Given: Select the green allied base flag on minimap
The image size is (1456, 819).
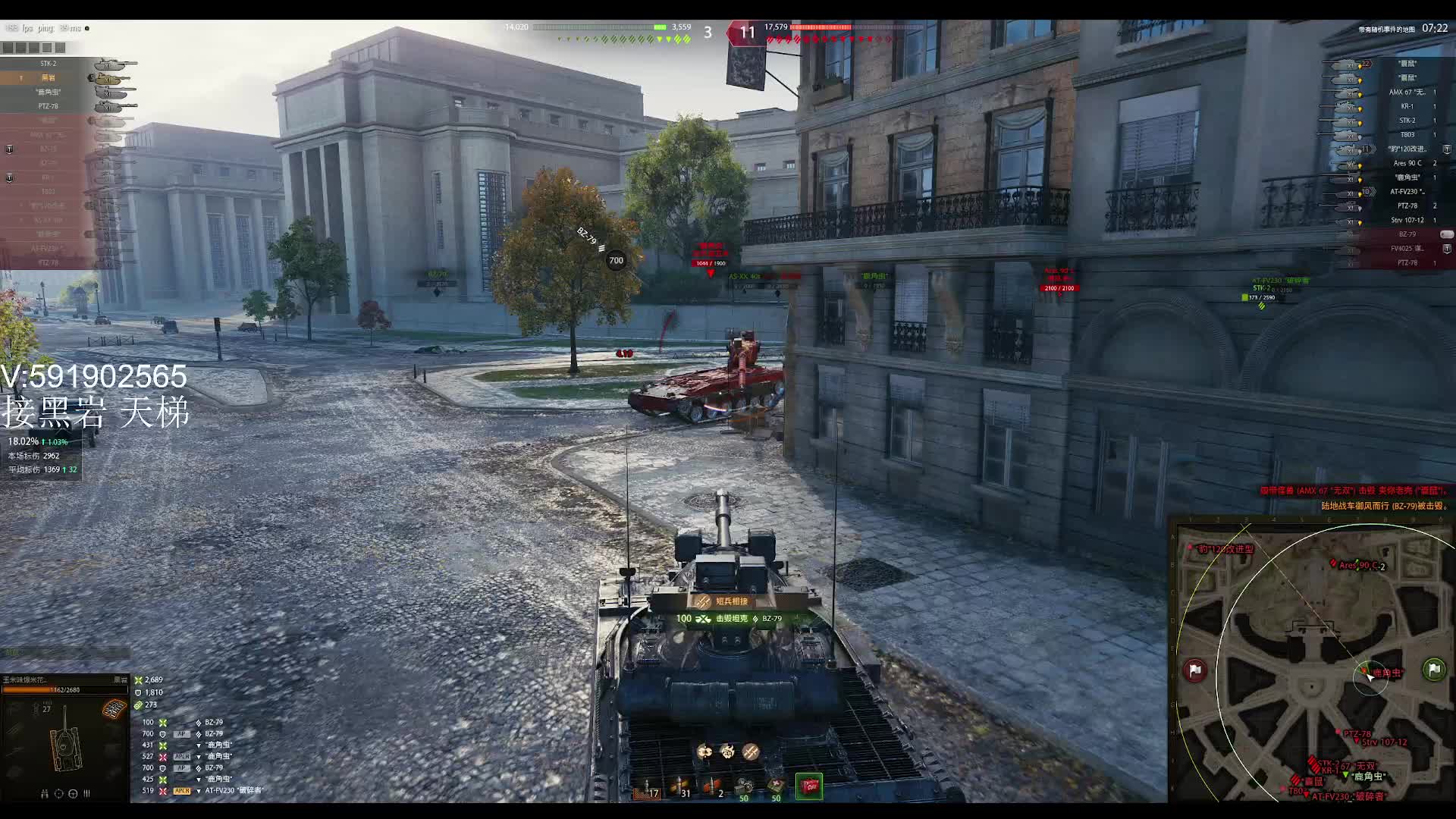Looking at the screenshot, I should point(1433,669).
